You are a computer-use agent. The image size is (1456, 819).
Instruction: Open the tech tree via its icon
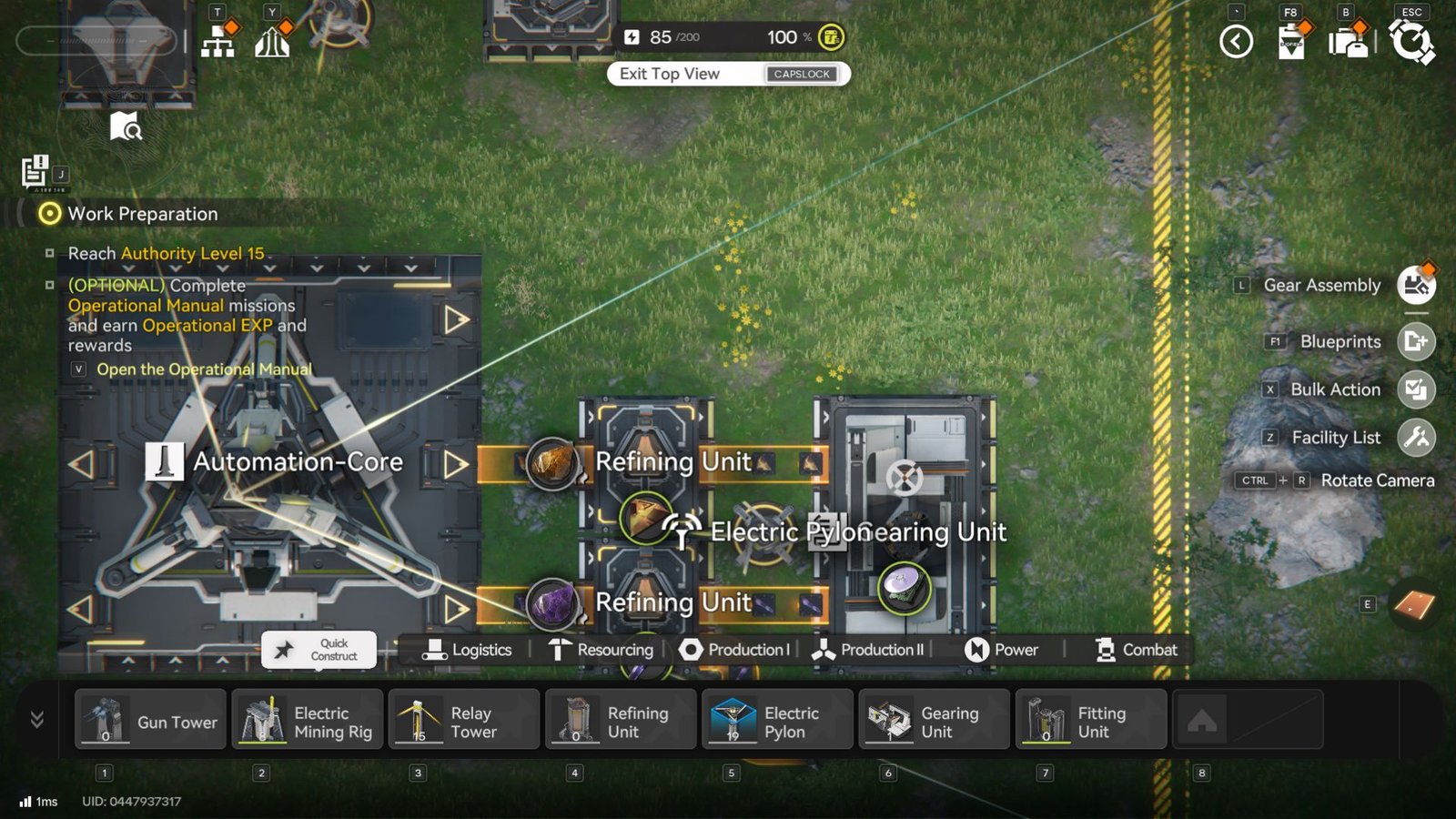(216, 41)
